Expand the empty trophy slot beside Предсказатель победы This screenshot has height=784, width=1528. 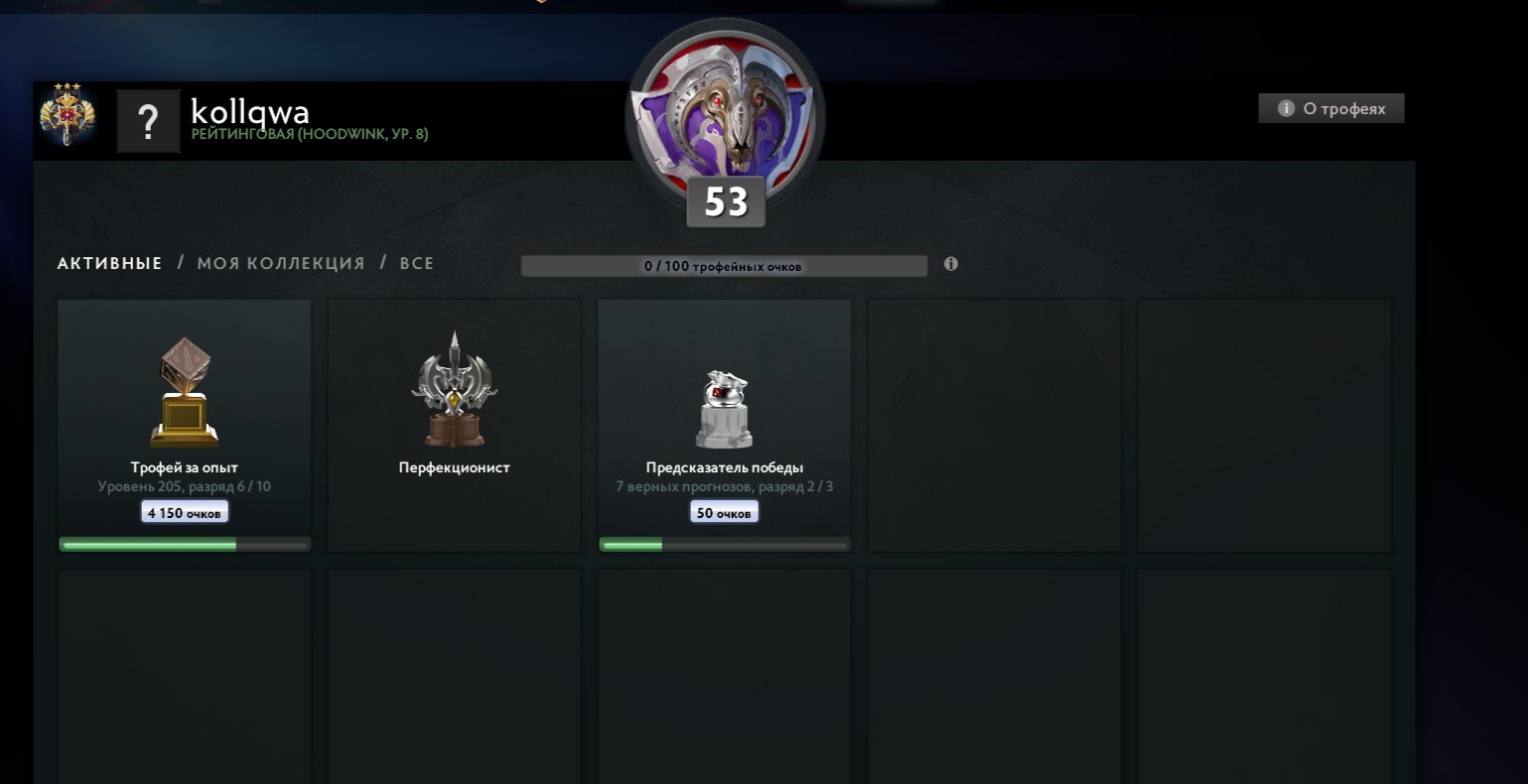click(x=994, y=425)
